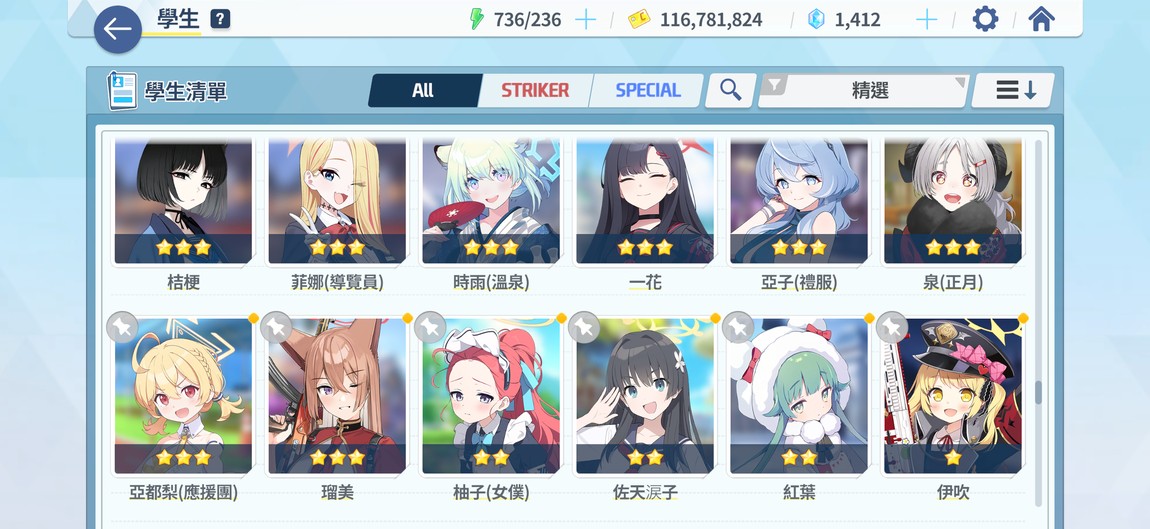Open the 精選 filter dropdown
Screen dimensions: 1150x529
coord(866,90)
